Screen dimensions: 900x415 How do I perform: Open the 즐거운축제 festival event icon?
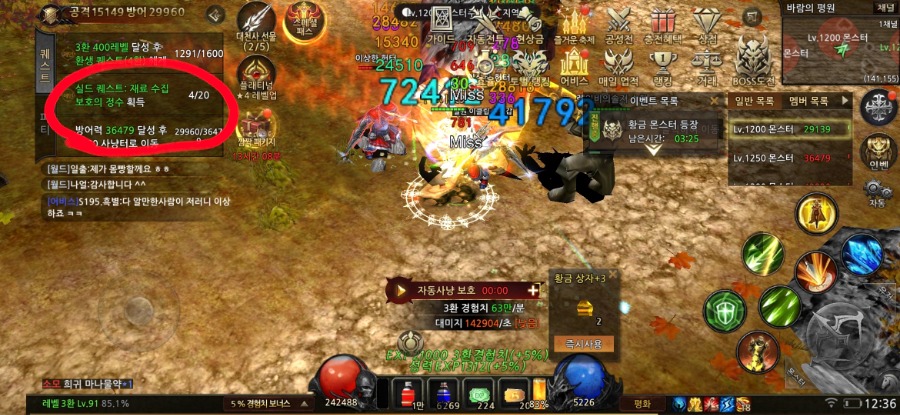point(575,21)
